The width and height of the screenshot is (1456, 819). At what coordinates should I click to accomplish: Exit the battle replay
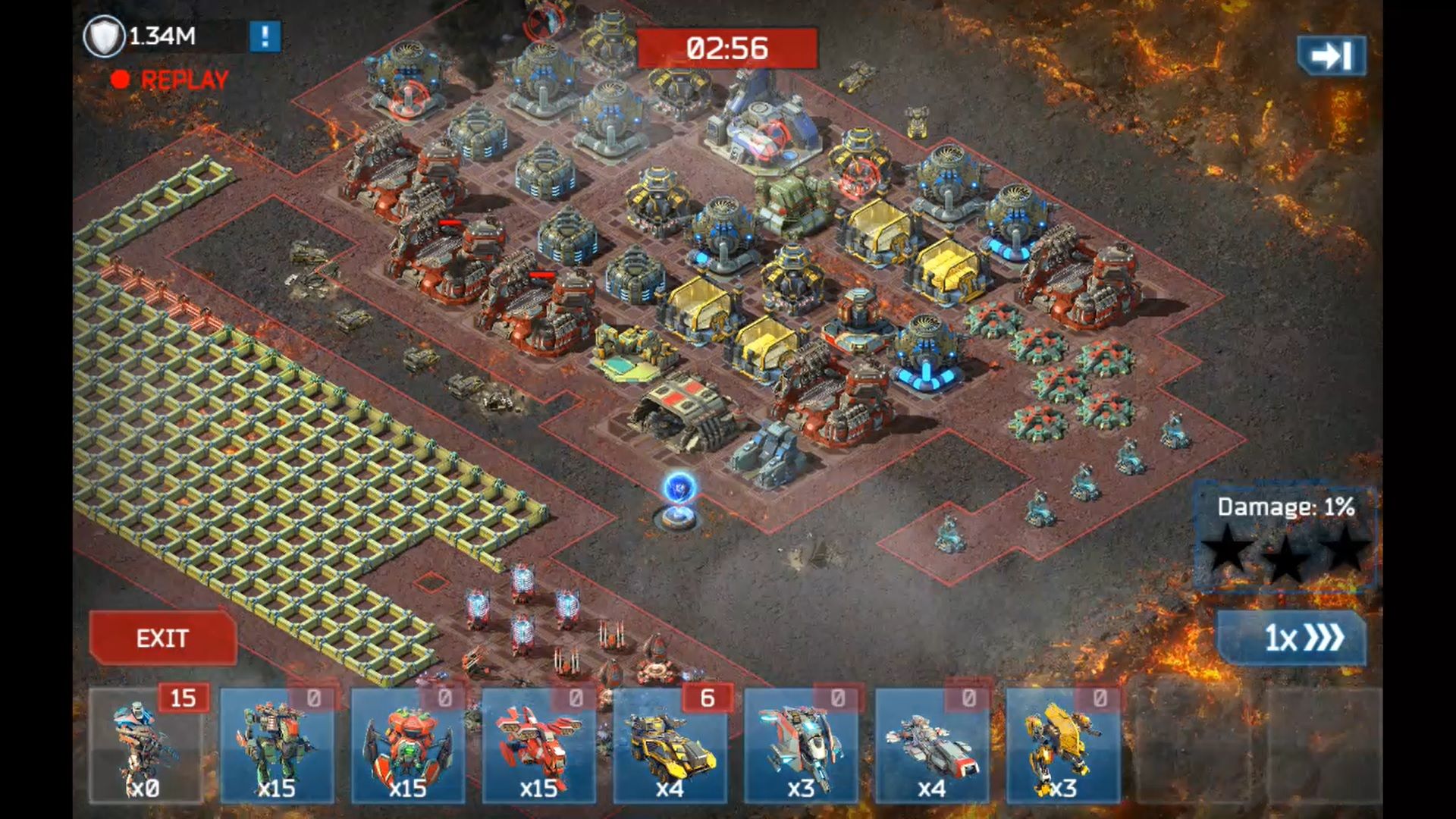click(x=162, y=639)
